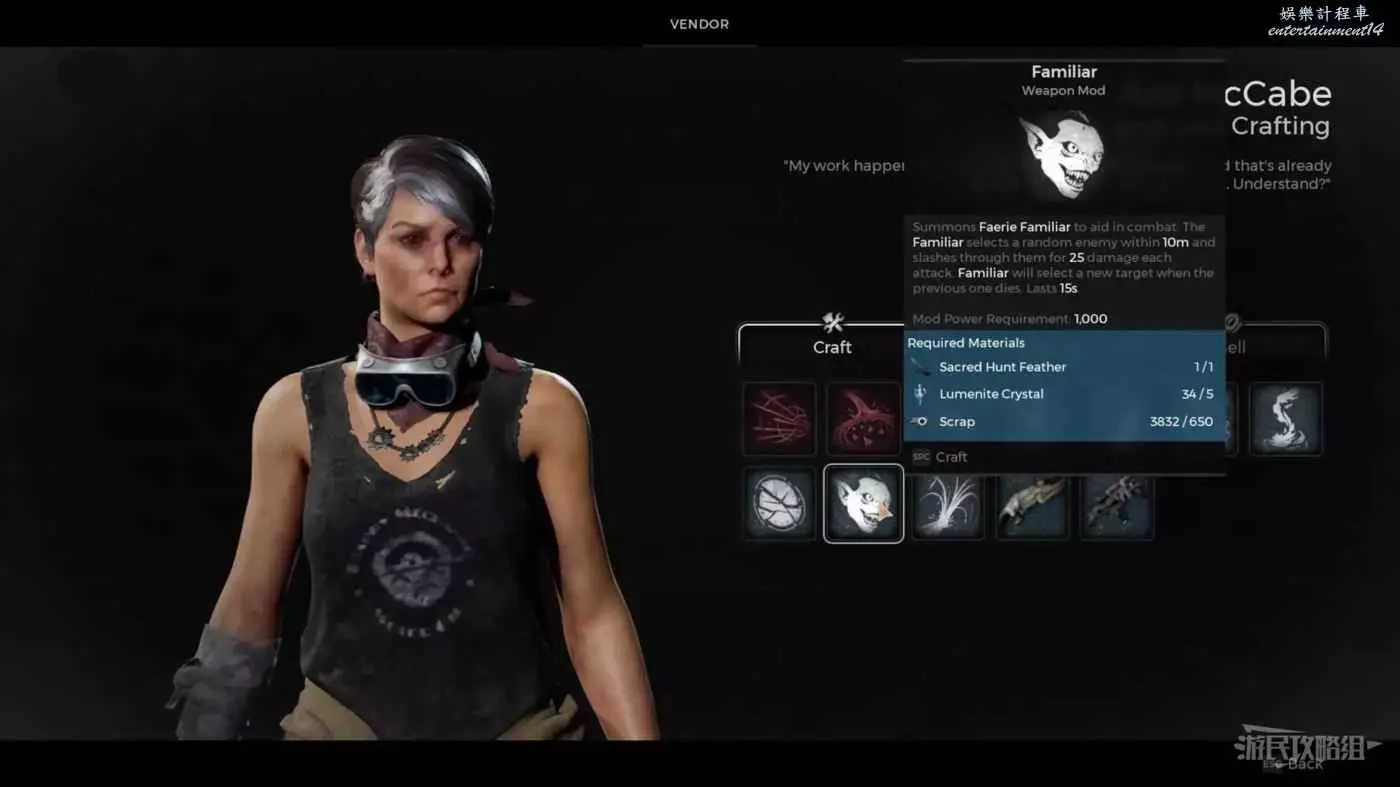The height and width of the screenshot is (787, 1400).
Task: Pick the red tangled scratches mod
Action: 779,418
